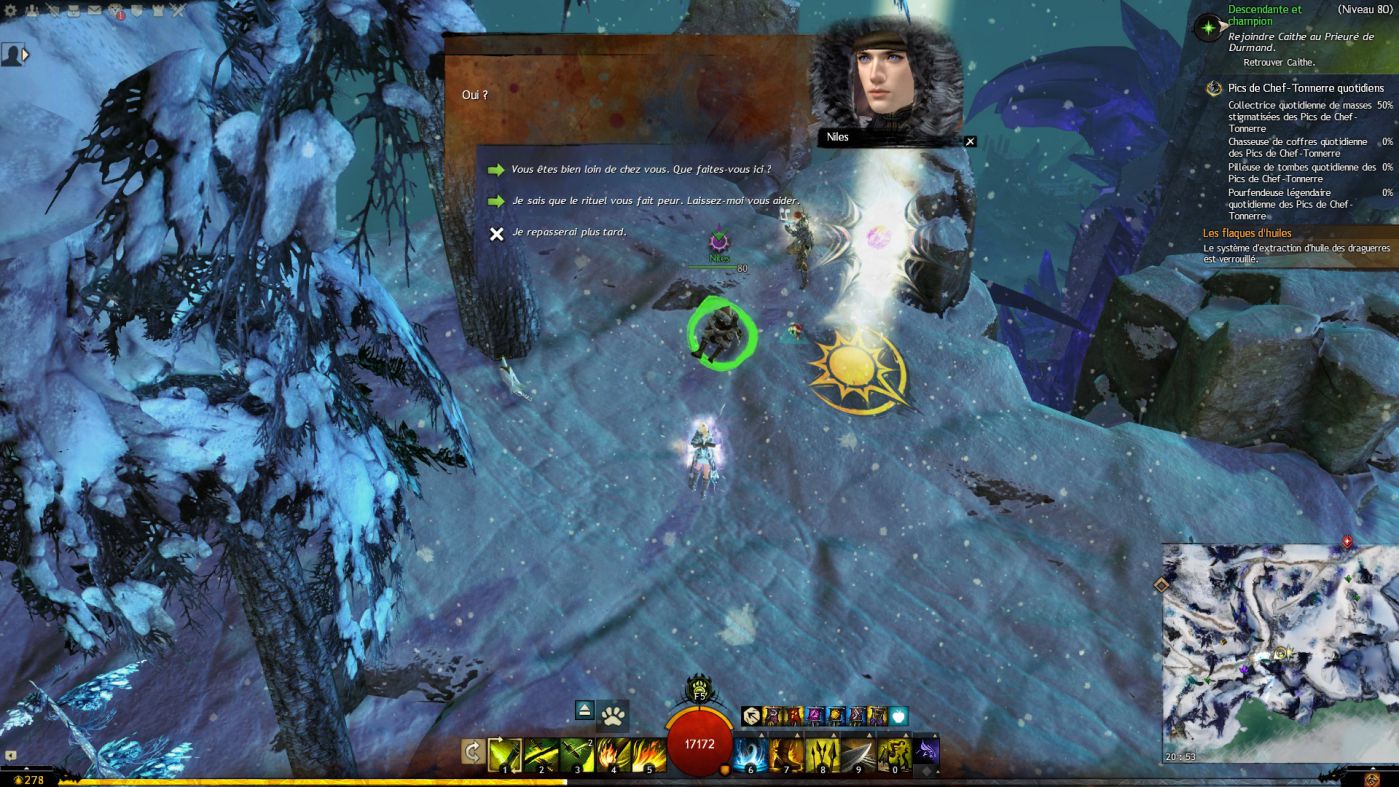Open the mail envelope icon

(x=94, y=12)
